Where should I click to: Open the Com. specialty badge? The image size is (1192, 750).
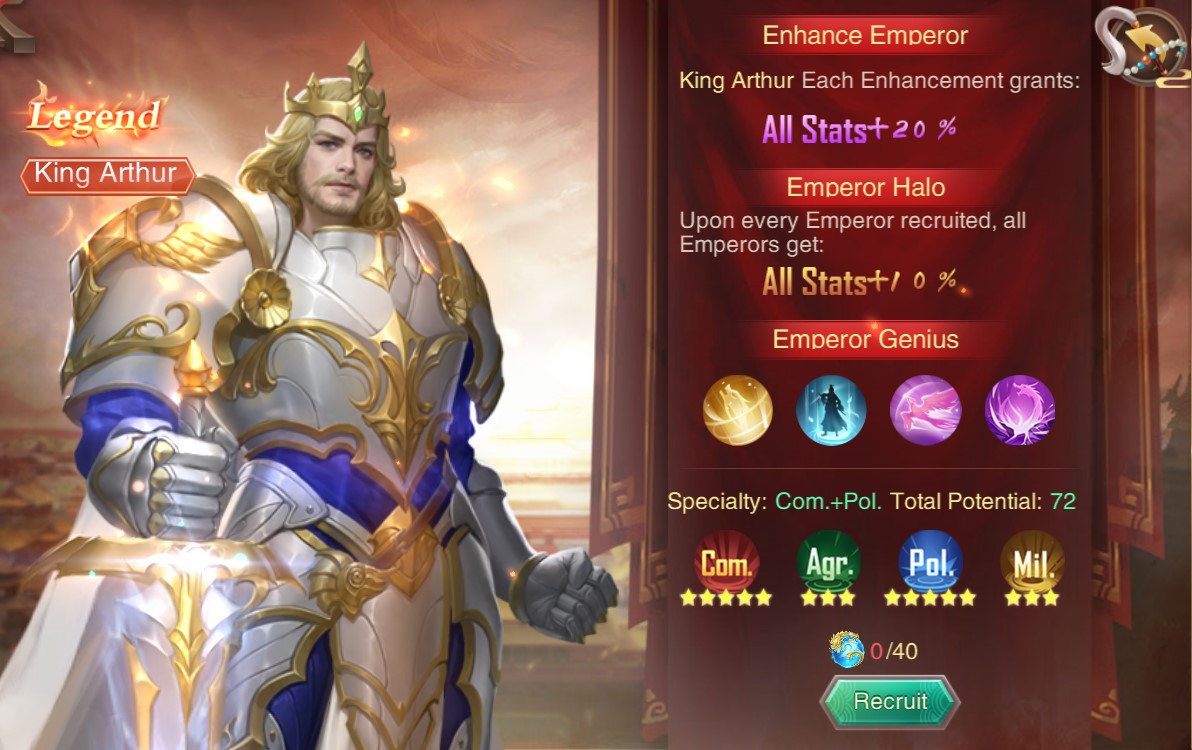(x=726, y=562)
